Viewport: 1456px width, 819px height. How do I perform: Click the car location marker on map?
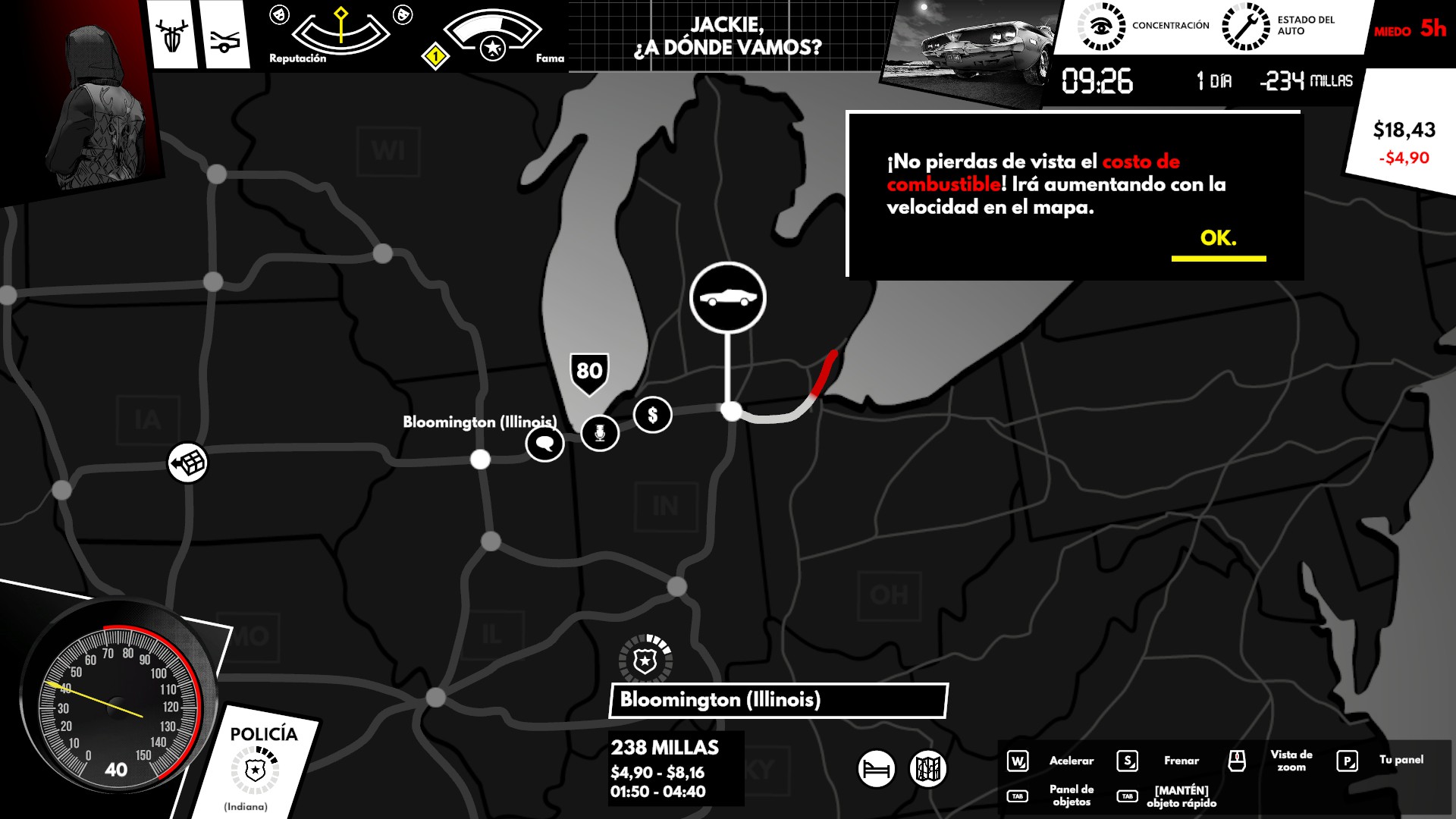click(x=728, y=297)
